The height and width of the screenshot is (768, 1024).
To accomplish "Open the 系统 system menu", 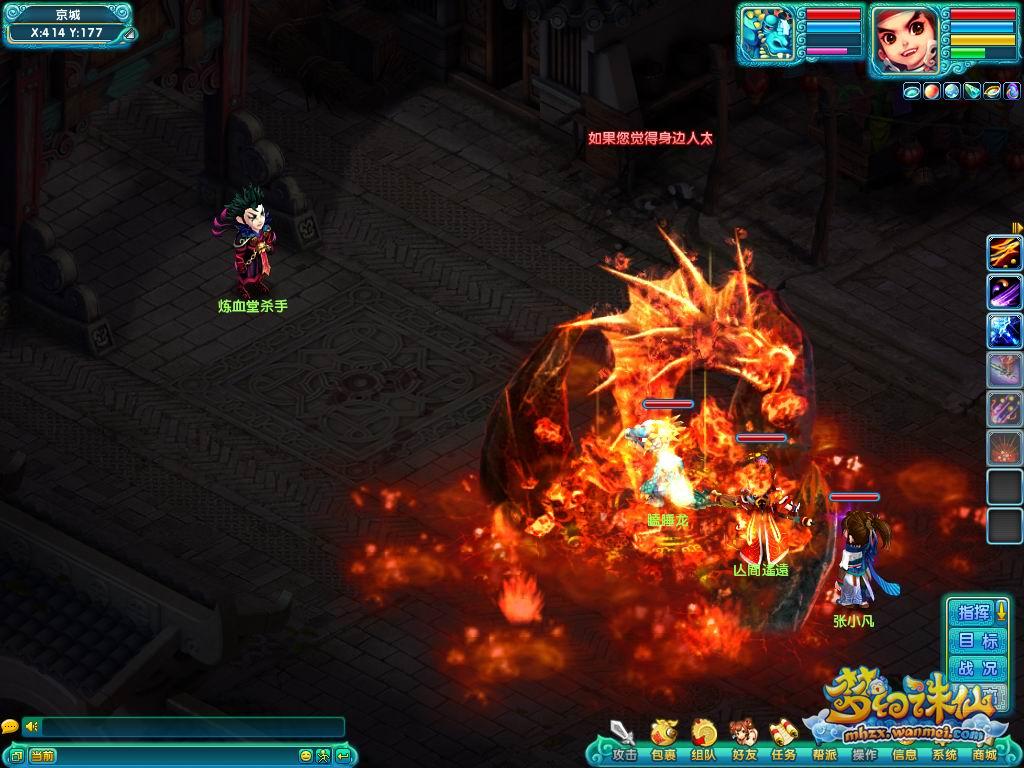I will pos(944,754).
